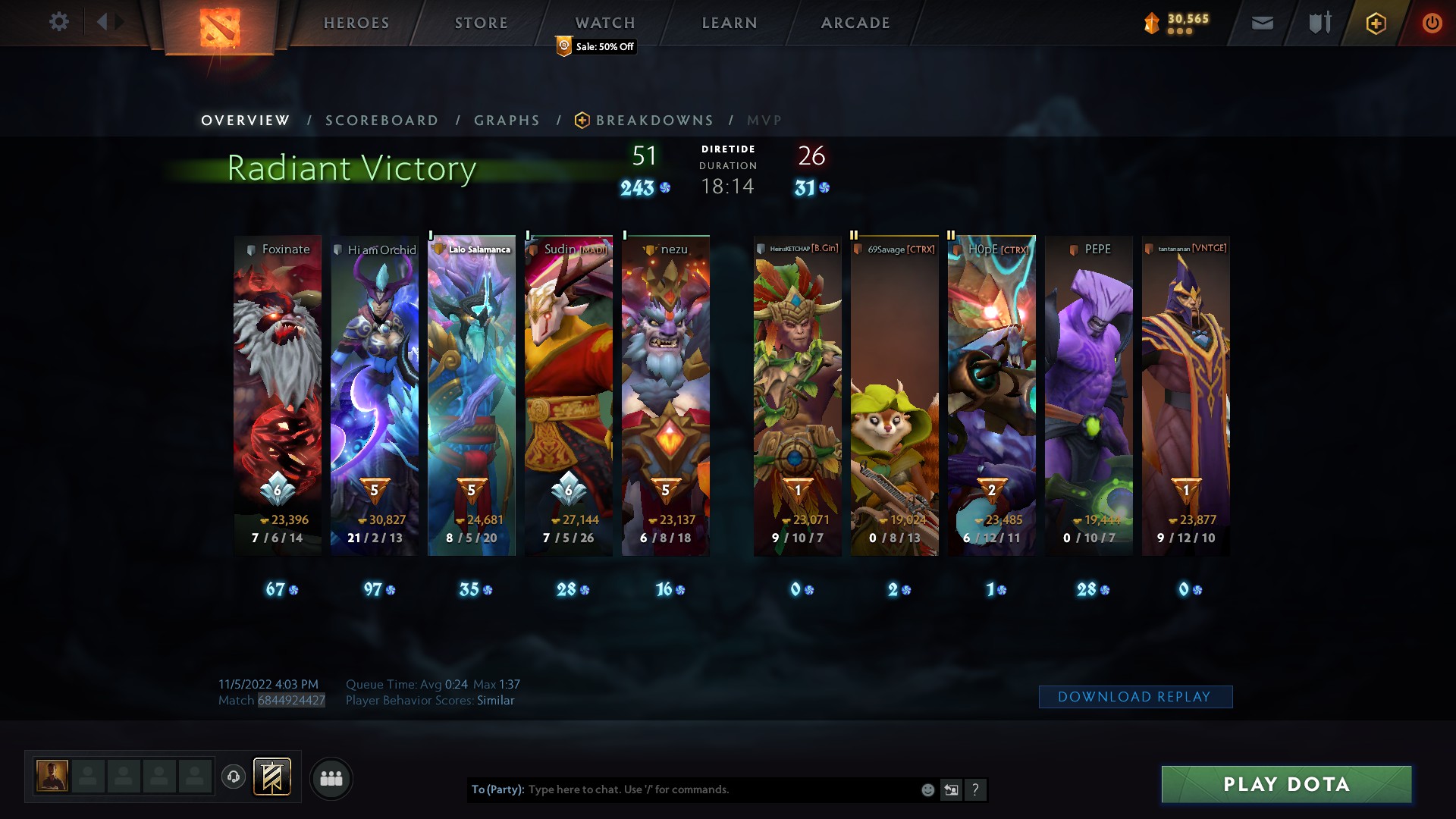Click the Dota Plus hexagon icon

click(x=1377, y=23)
